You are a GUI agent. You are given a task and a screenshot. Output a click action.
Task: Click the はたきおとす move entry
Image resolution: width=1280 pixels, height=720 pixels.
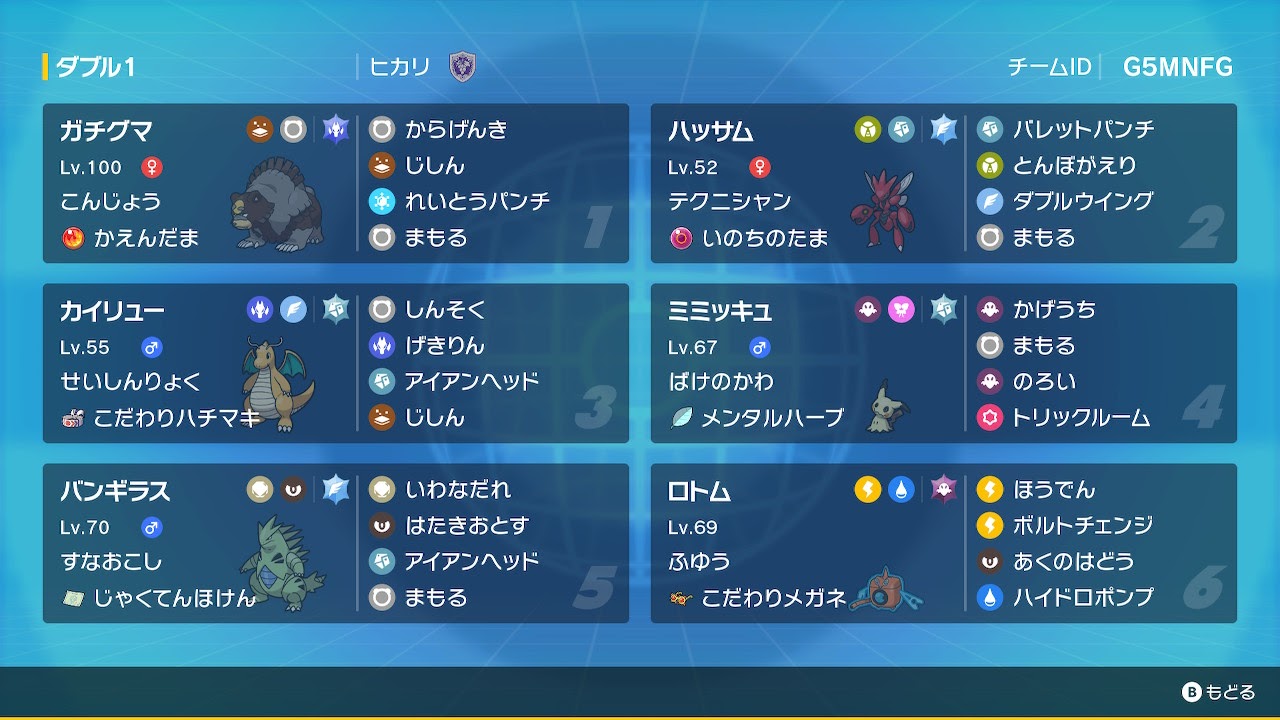pyautogui.click(x=466, y=526)
